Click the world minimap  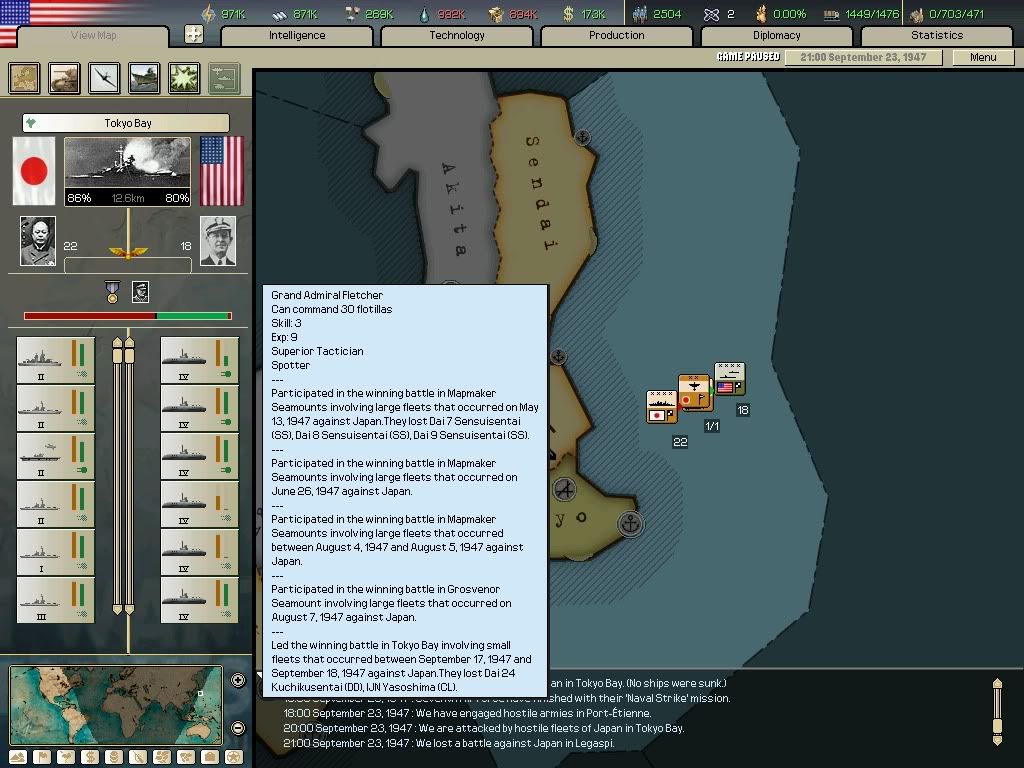coord(115,705)
